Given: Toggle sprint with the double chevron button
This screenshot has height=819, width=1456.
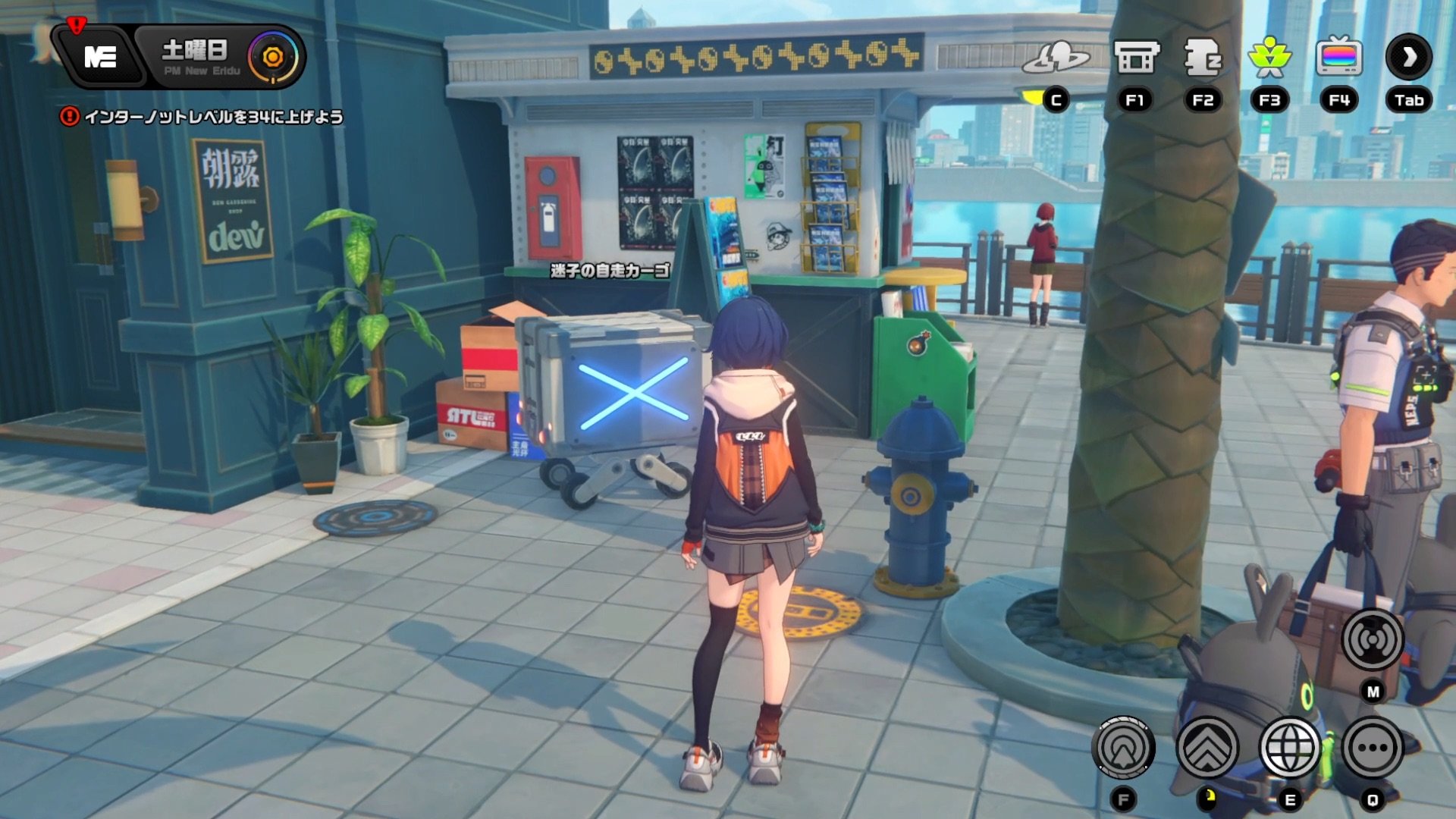Looking at the screenshot, I should 1207,748.
